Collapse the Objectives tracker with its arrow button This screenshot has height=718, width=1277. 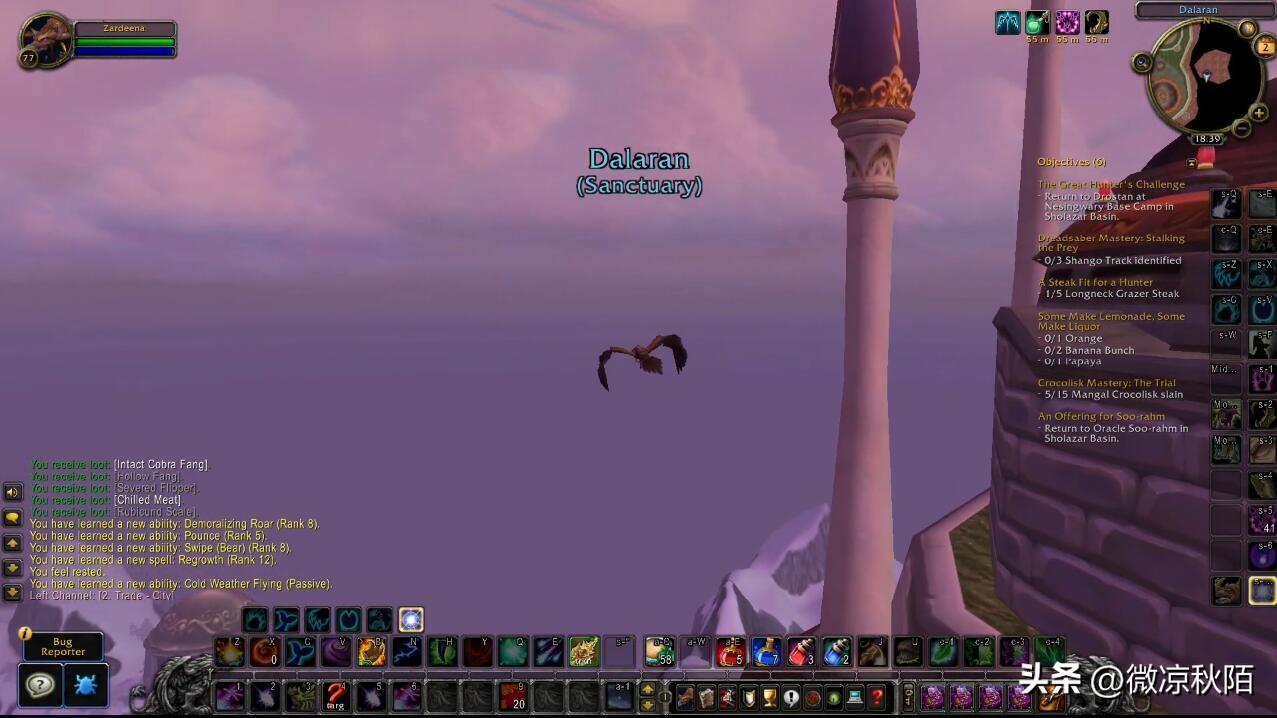(1192, 162)
